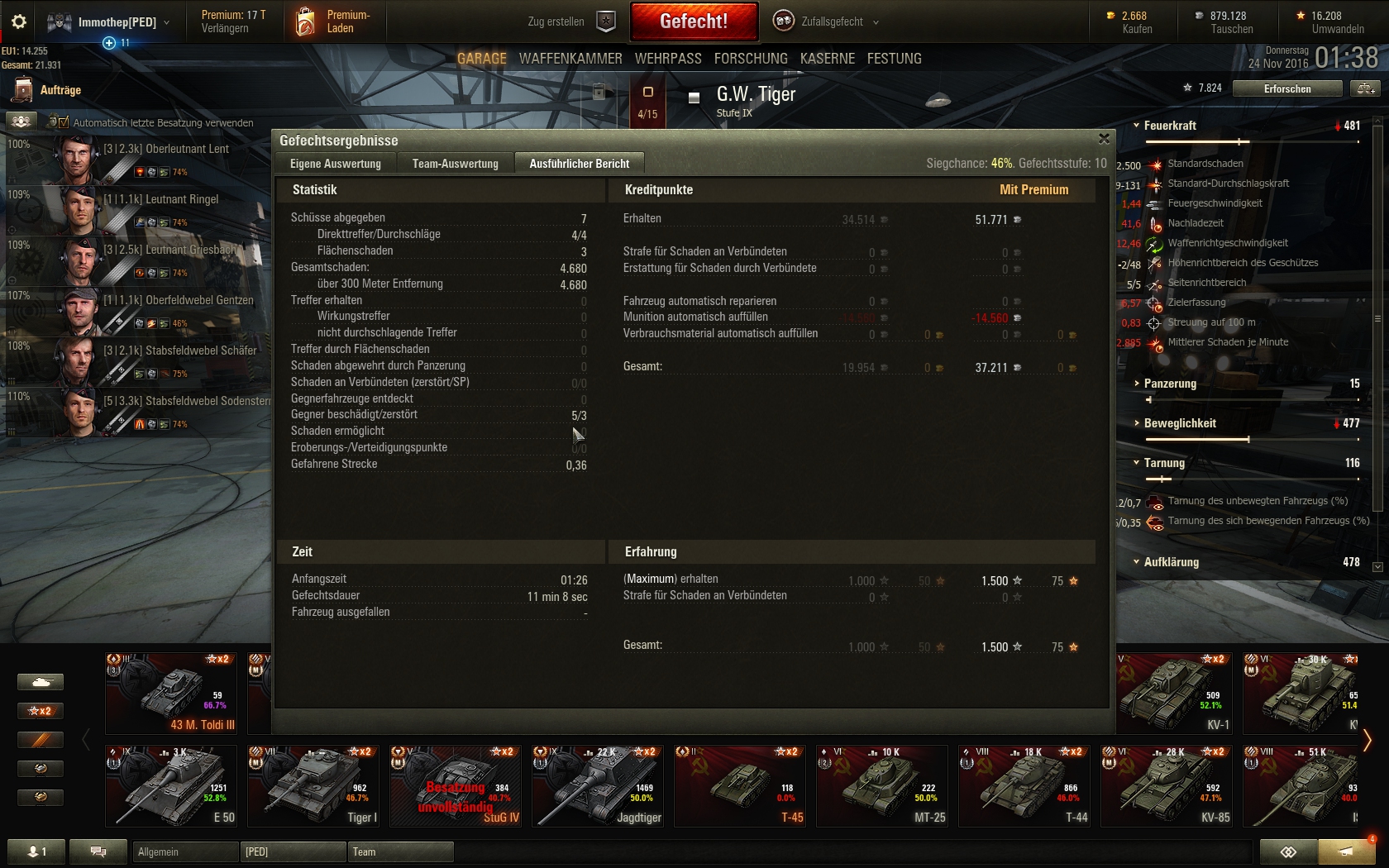Open the Aufträge missions panel
1389x868 pixels.
pos(48,90)
